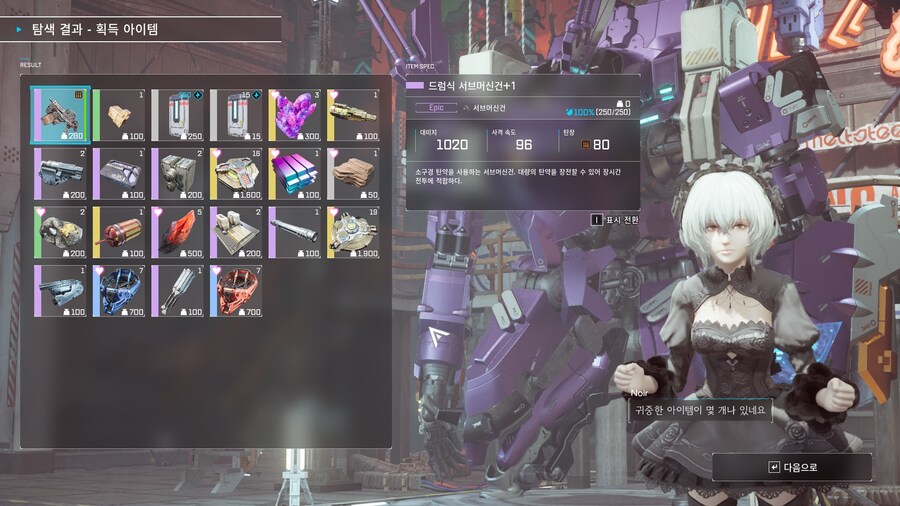The height and width of the screenshot is (506, 900).
Task: Select the twin gray metal boxes item
Action: 178,173
